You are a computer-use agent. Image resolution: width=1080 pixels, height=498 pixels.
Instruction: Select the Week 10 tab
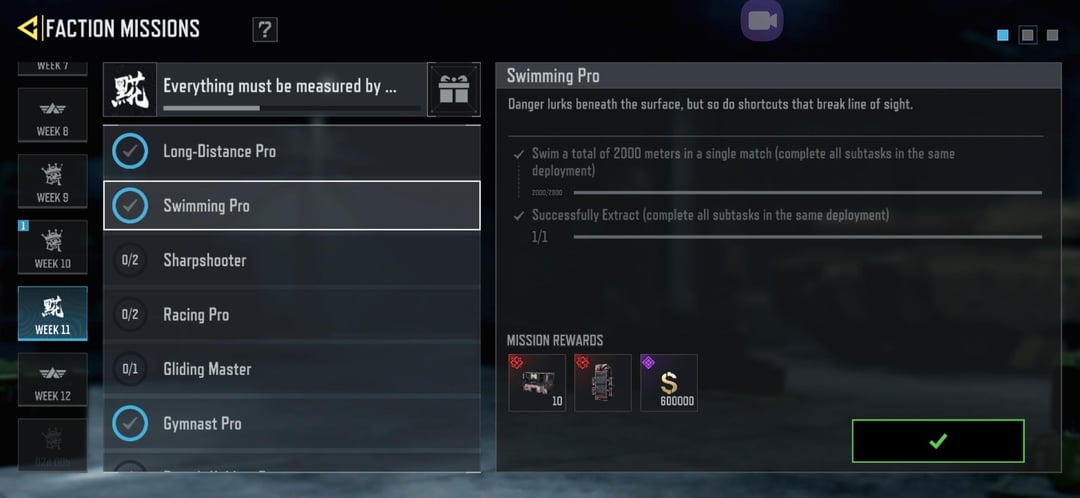click(x=52, y=248)
